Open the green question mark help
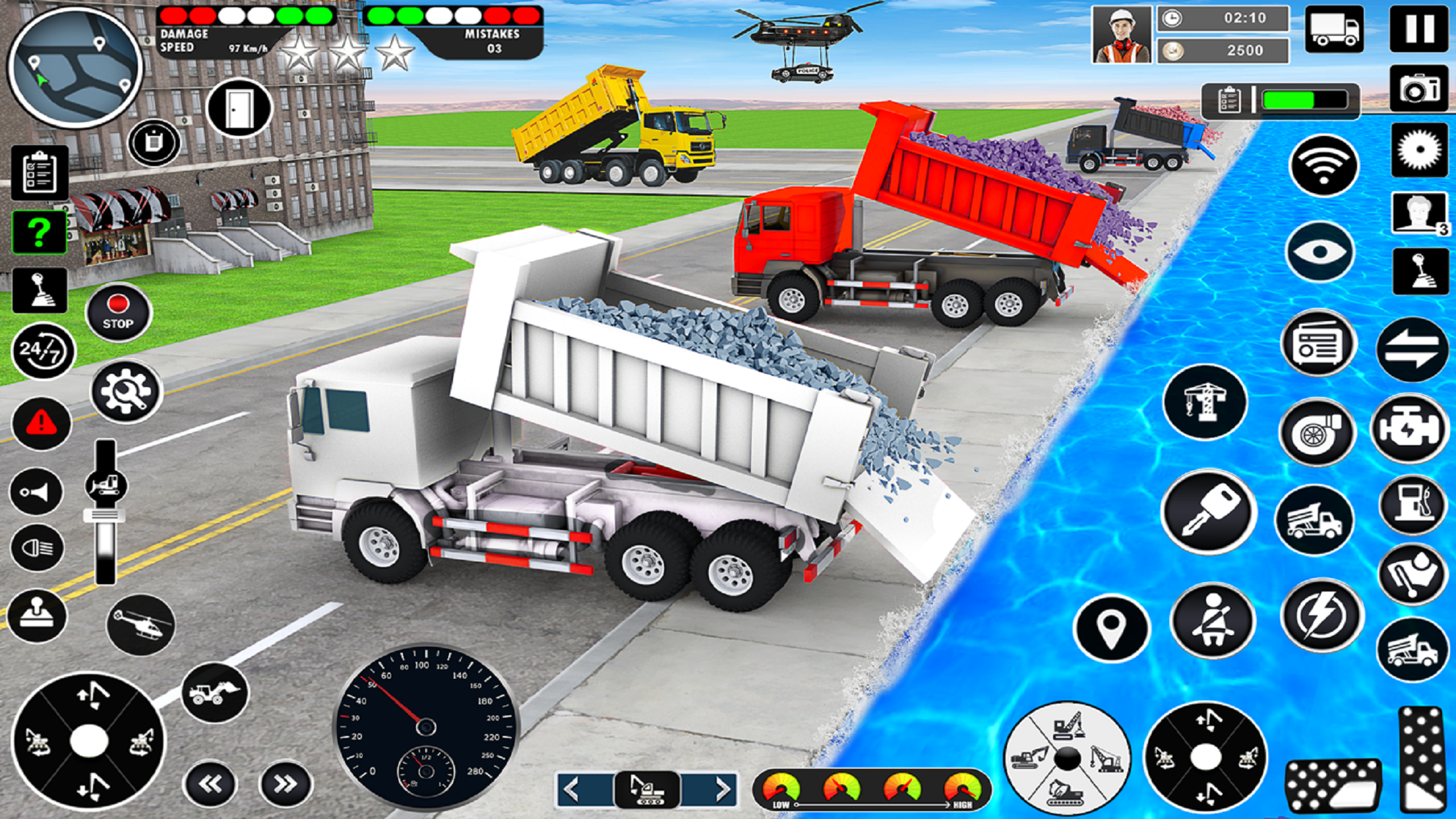This screenshot has width=1456, height=819. 39,231
